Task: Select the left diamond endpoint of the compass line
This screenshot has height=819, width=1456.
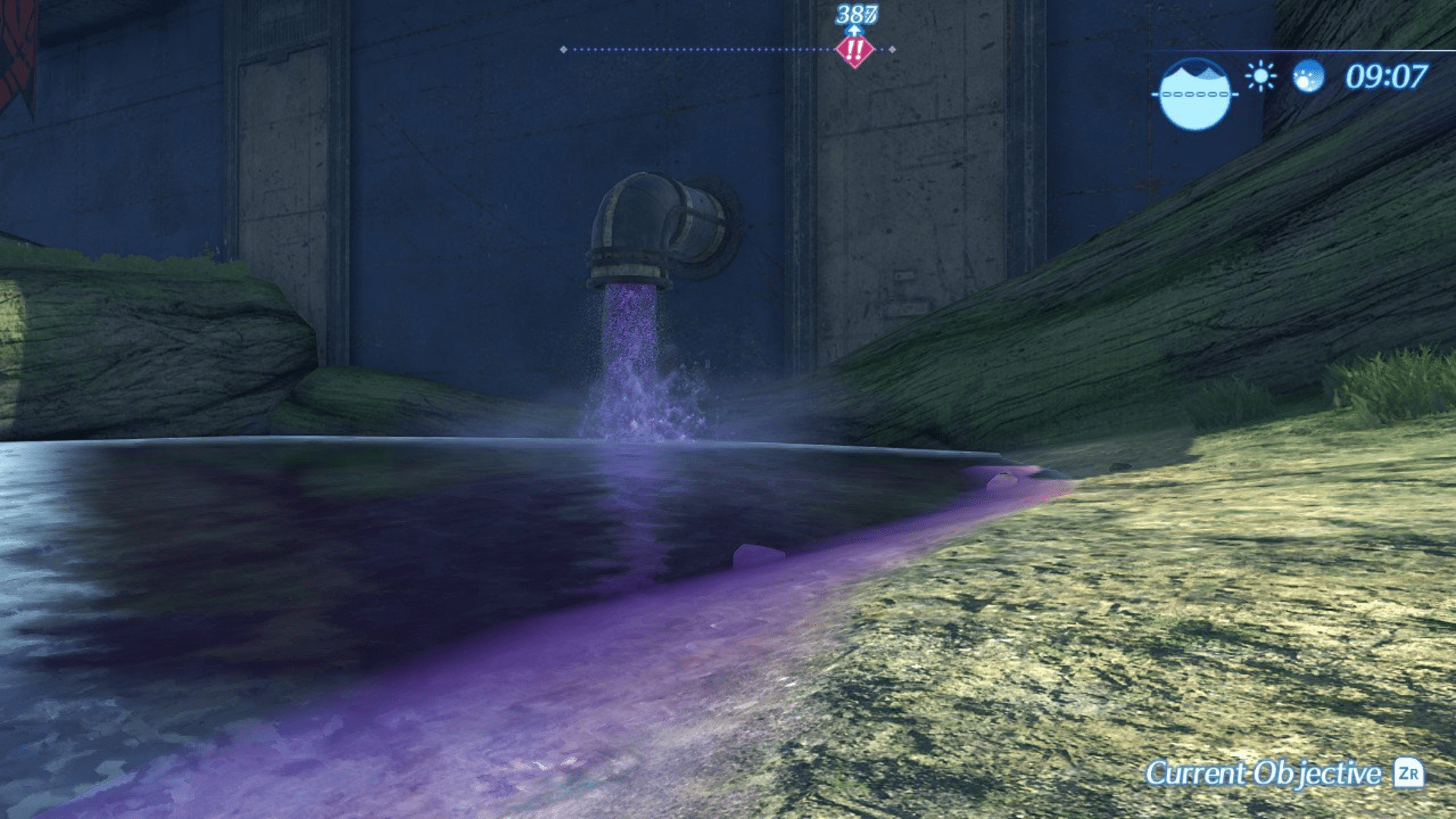Action: 563,49
